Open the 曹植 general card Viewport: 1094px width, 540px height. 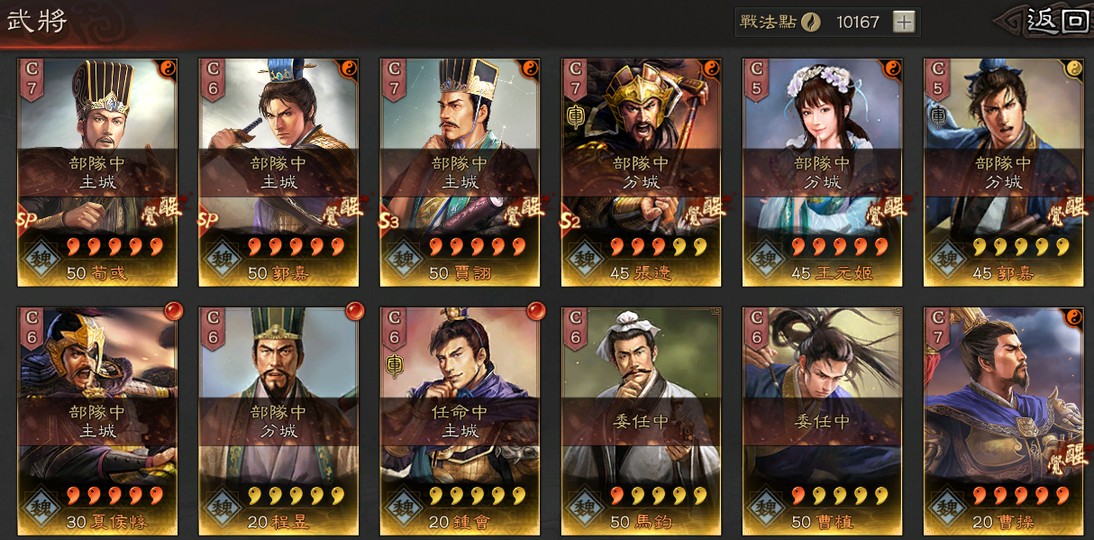(x=823, y=420)
